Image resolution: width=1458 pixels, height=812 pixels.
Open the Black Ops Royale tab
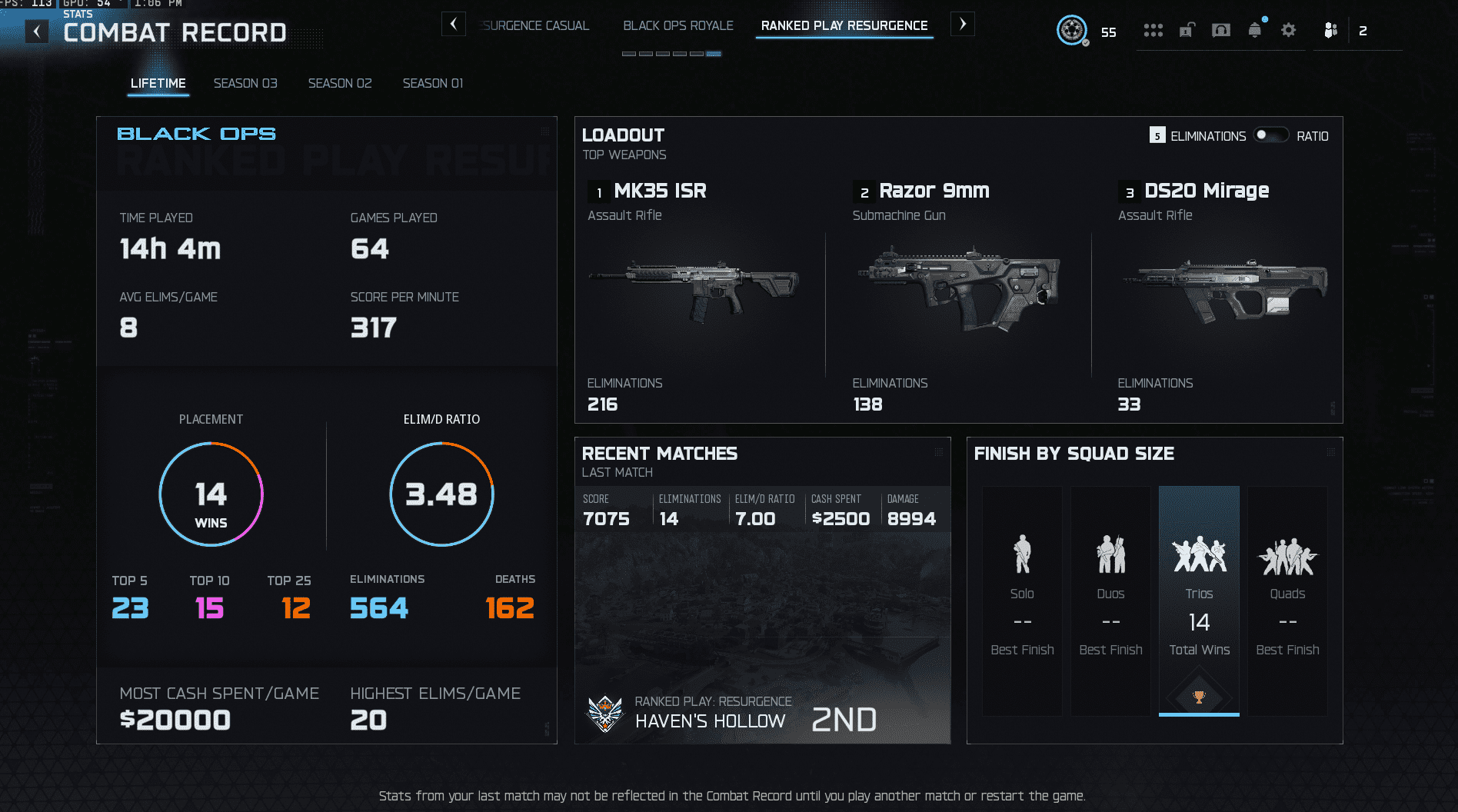(677, 25)
